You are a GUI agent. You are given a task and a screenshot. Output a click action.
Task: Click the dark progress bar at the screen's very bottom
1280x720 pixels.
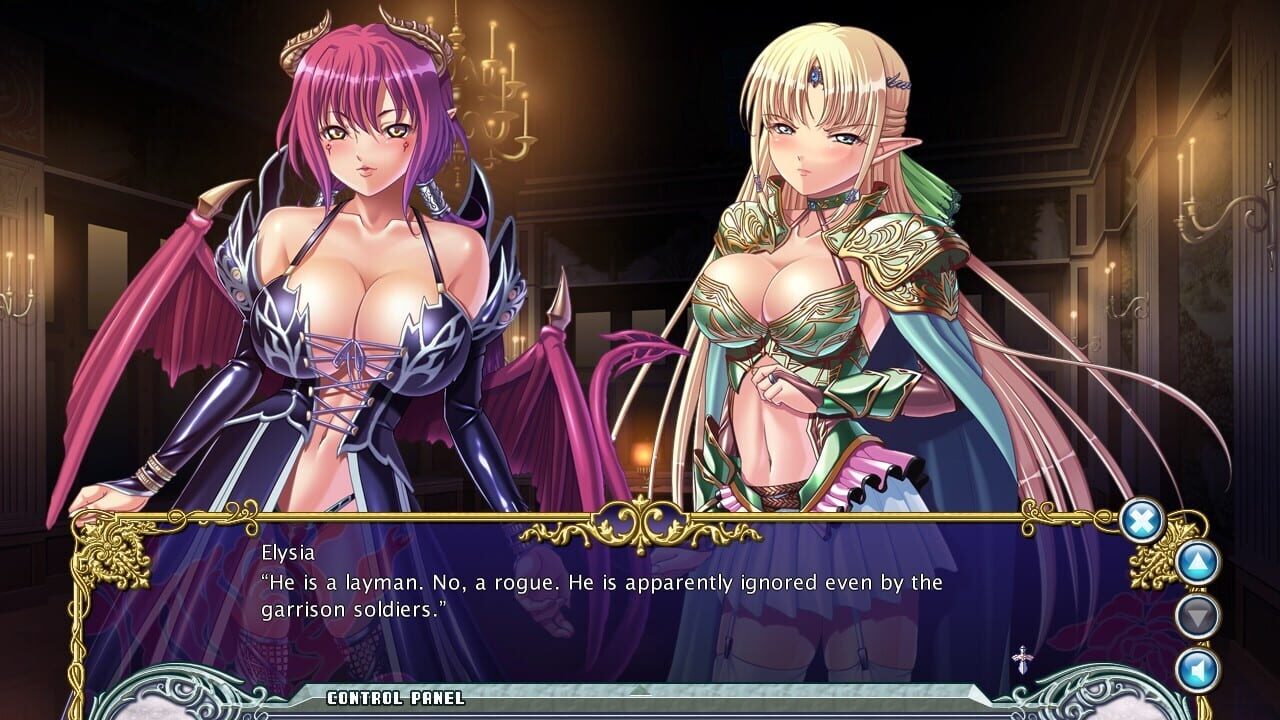click(x=640, y=716)
